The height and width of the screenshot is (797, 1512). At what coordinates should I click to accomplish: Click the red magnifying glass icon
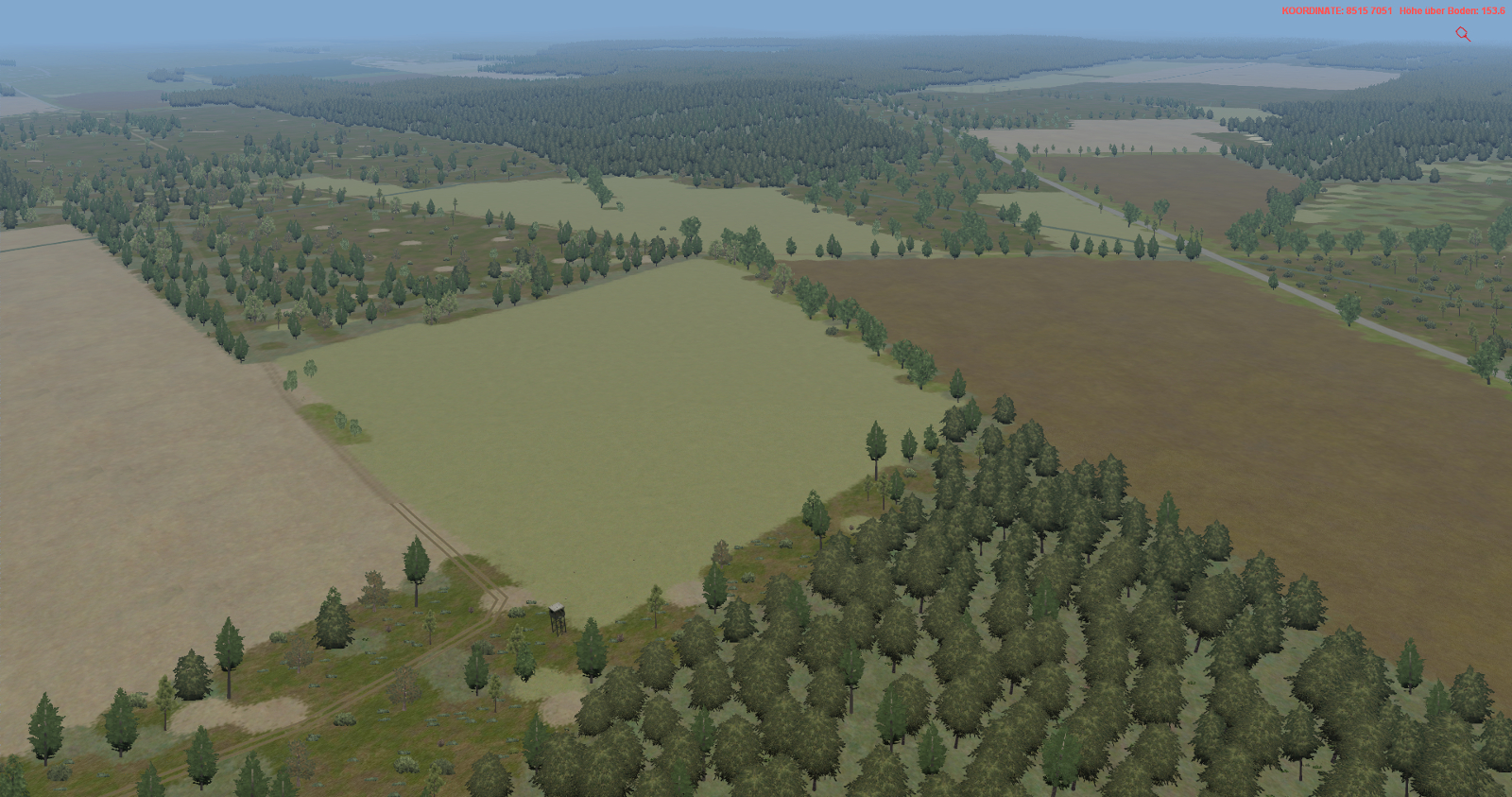click(1463, 34)
